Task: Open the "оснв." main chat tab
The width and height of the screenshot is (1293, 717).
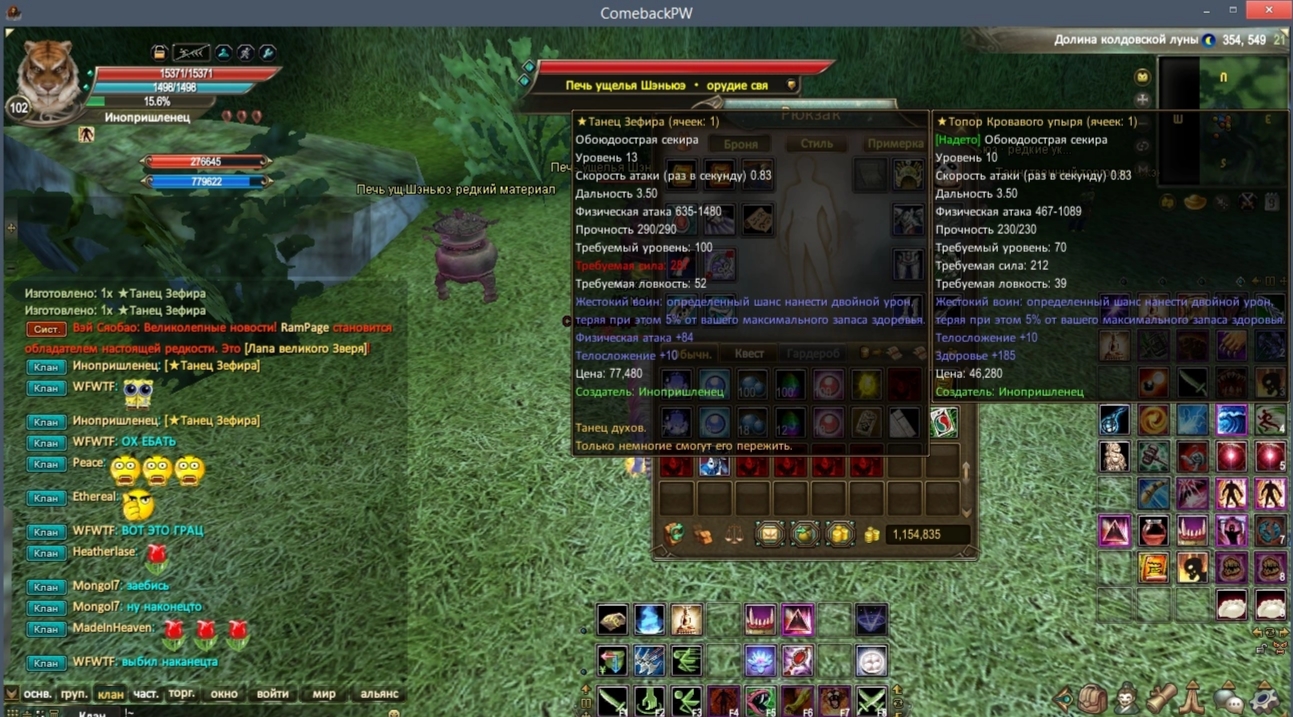Action: (x=37, y=693)
